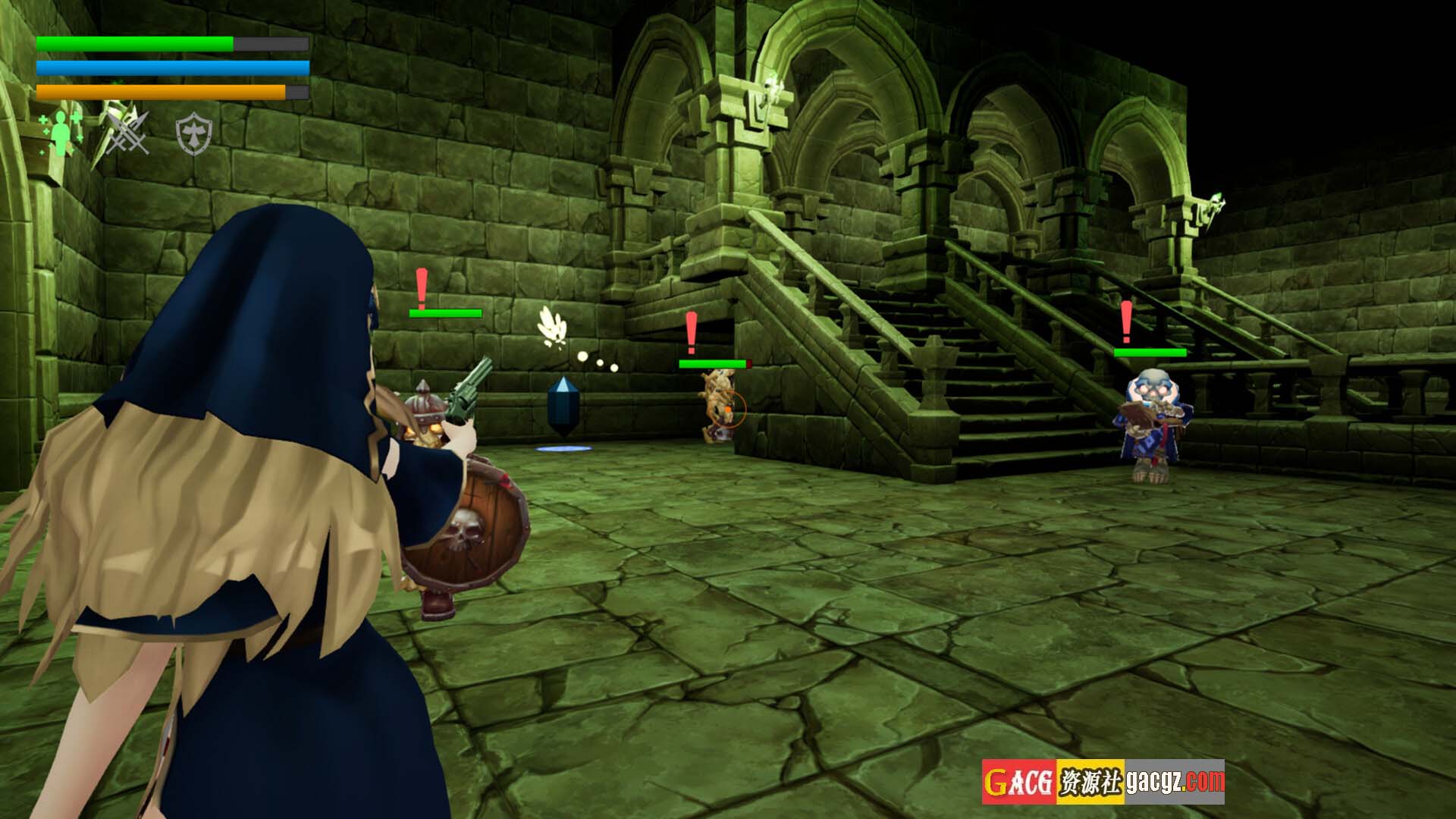
Task: Activate the shield with cross defense icon
Action: (x=193, y=134)
